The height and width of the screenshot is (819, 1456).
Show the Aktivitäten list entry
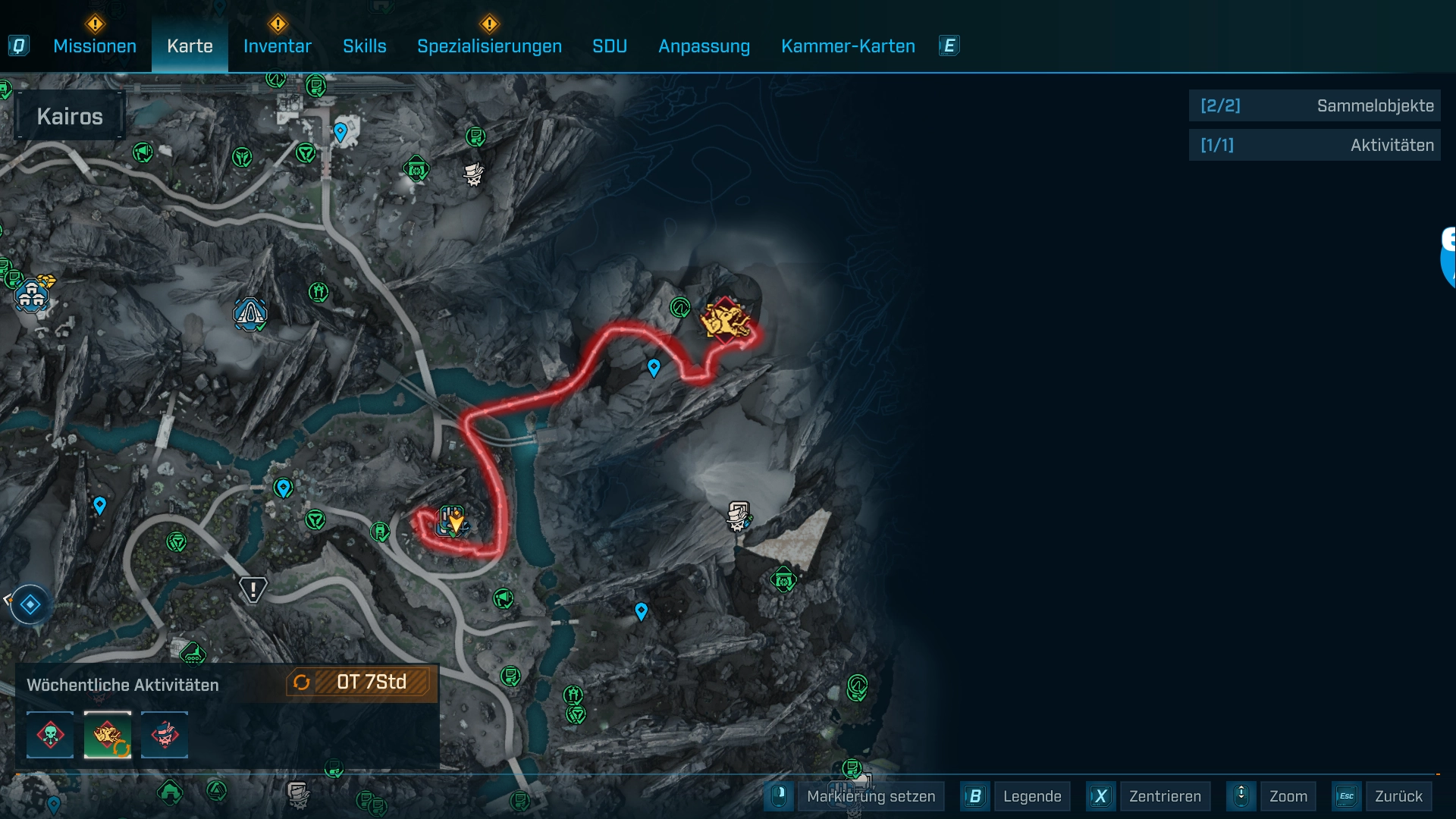pos(1314,145)
